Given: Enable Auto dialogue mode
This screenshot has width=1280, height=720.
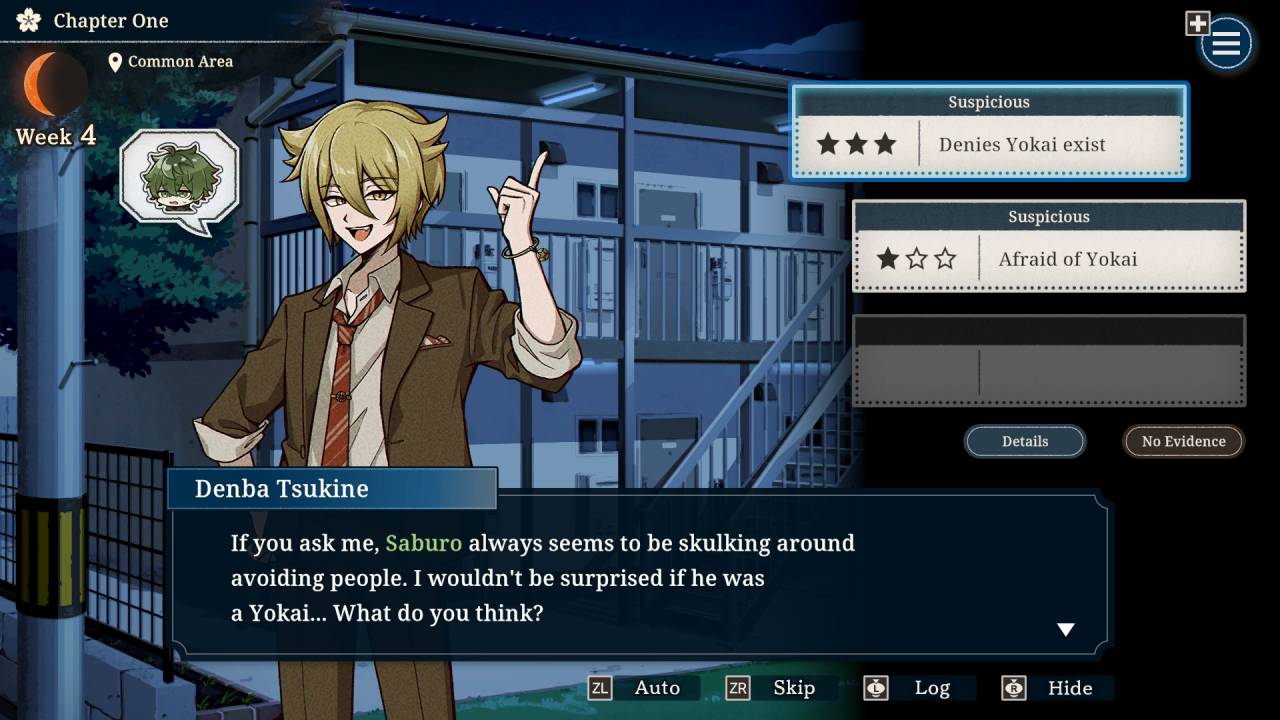Looking at the screenshot, I should 658,687.
